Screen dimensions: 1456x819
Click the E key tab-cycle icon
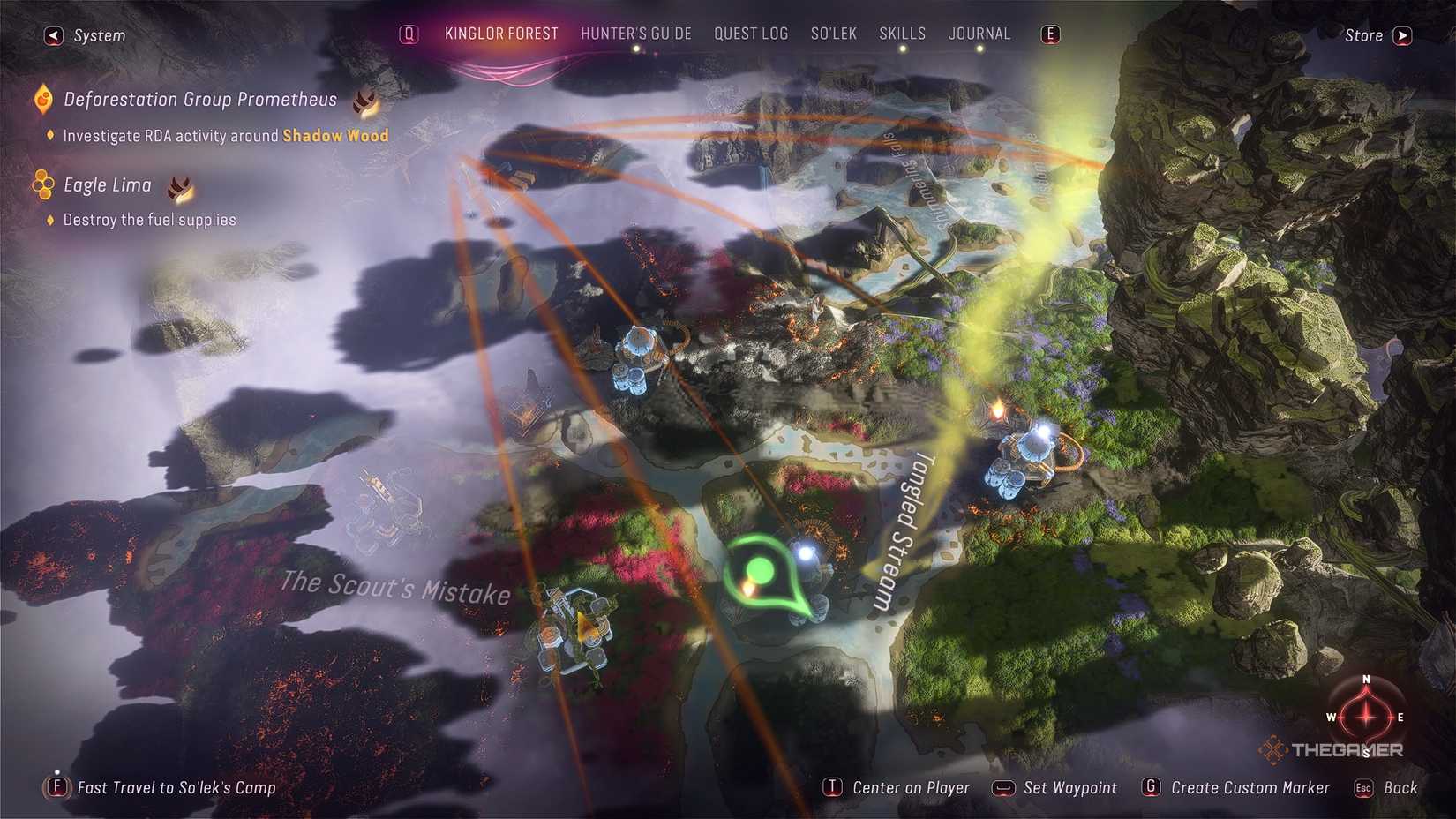tap(1049, 34)
